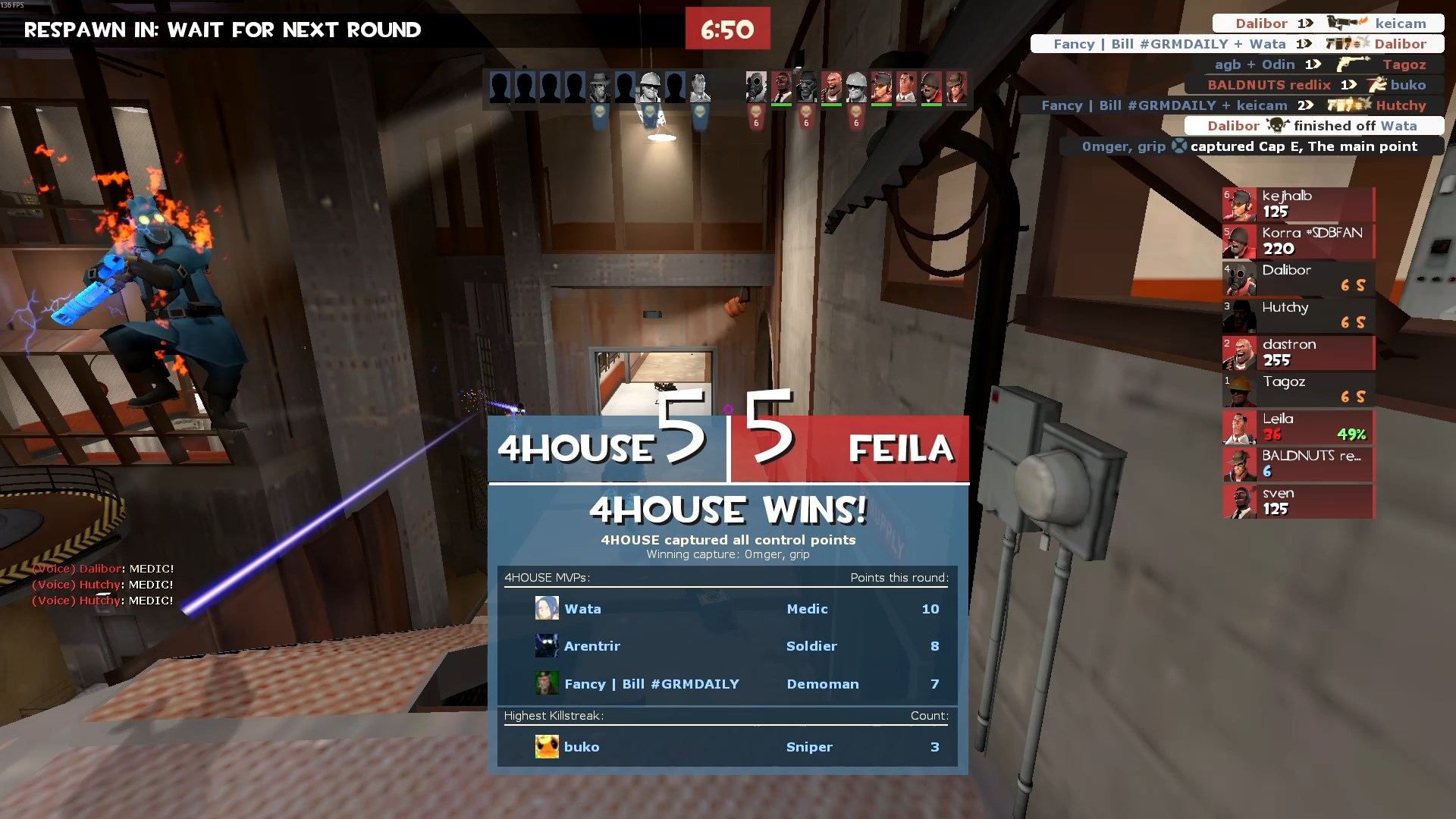
Task: Select kejhalb in the spectator player list
Action: (x=1298, y=204)
